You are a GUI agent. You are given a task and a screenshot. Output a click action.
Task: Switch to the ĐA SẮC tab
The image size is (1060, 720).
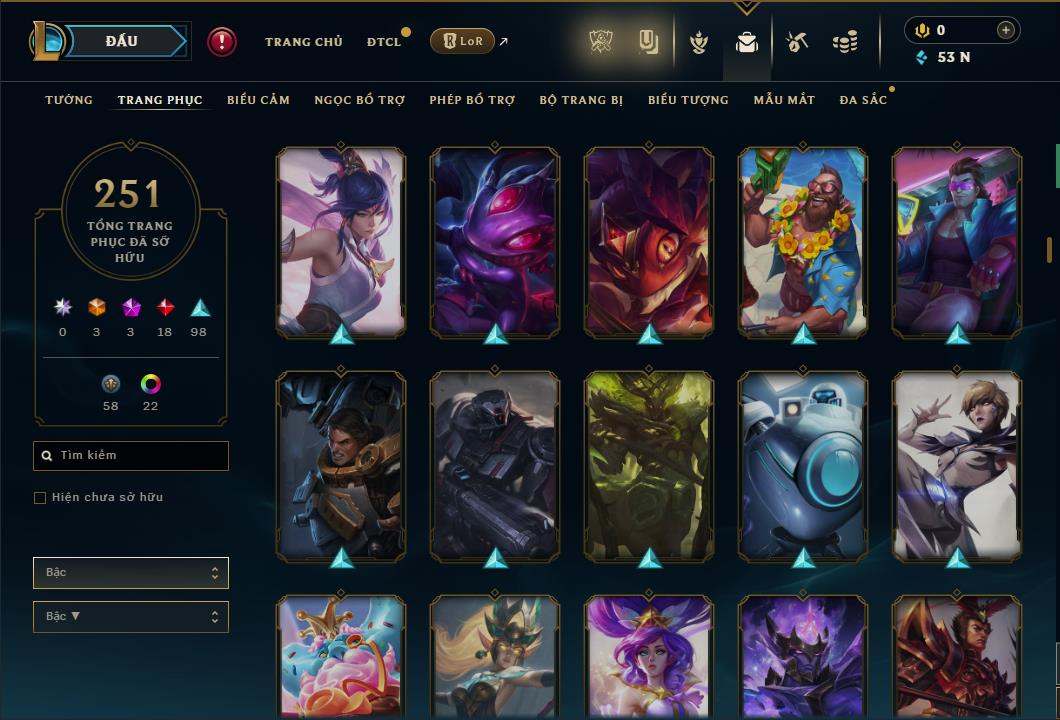pos(863,100)
